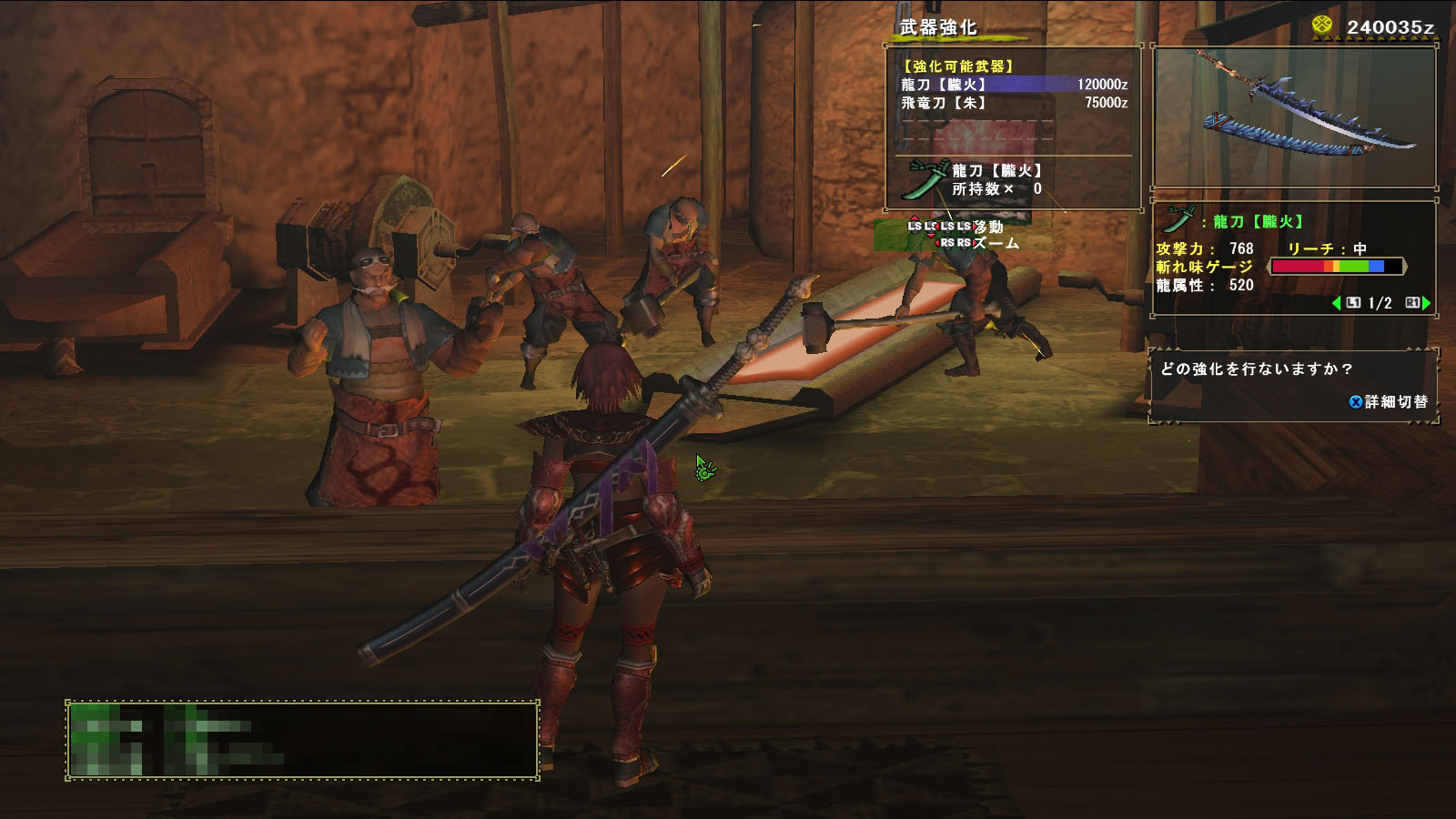The height and width of the screenshot is (819, 1456).
Task: Select 龍刀【朧火】 in the upgrade list
Action: (1013, 85)
